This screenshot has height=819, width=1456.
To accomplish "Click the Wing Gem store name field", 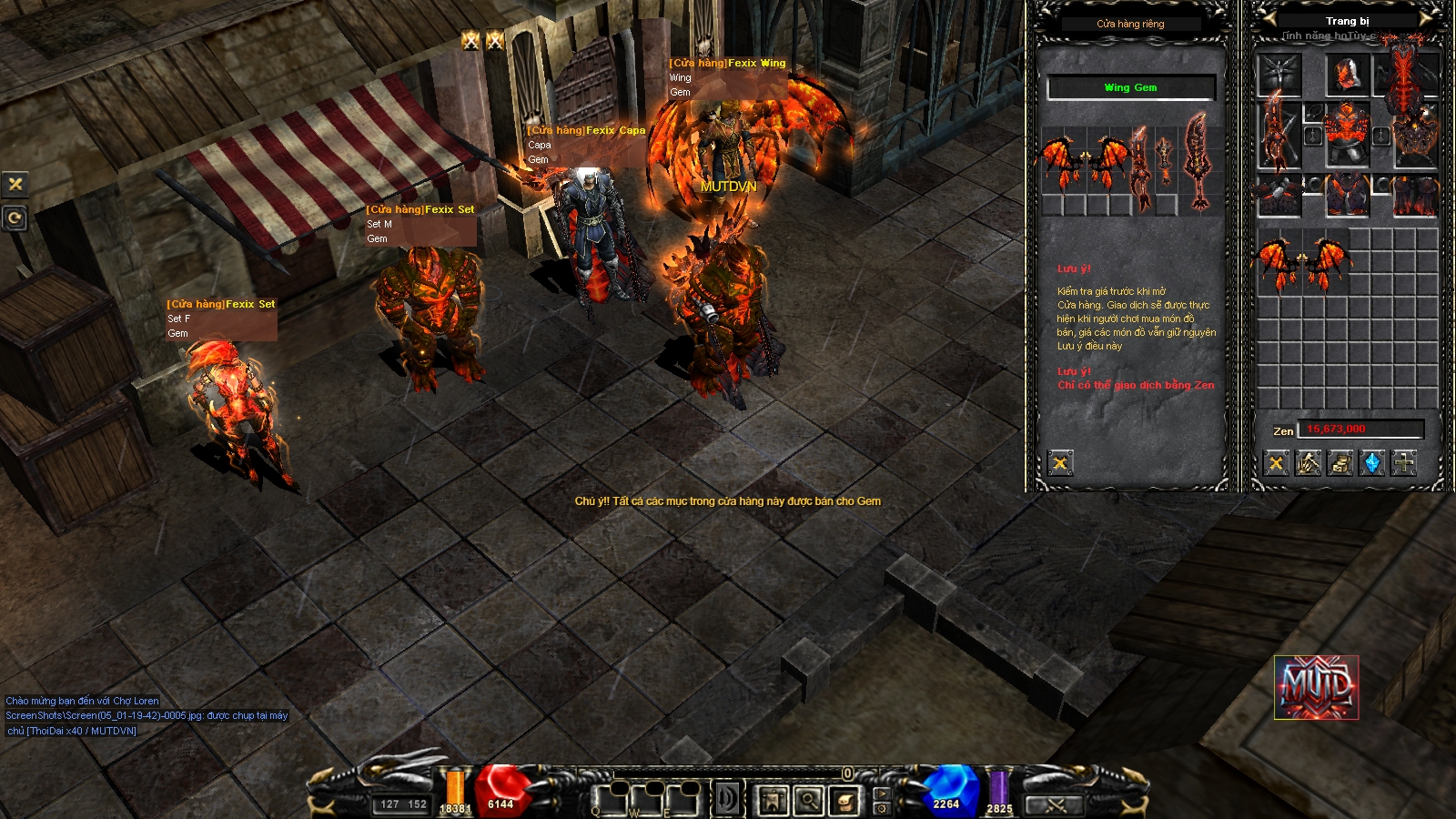I will [1131, 87].
